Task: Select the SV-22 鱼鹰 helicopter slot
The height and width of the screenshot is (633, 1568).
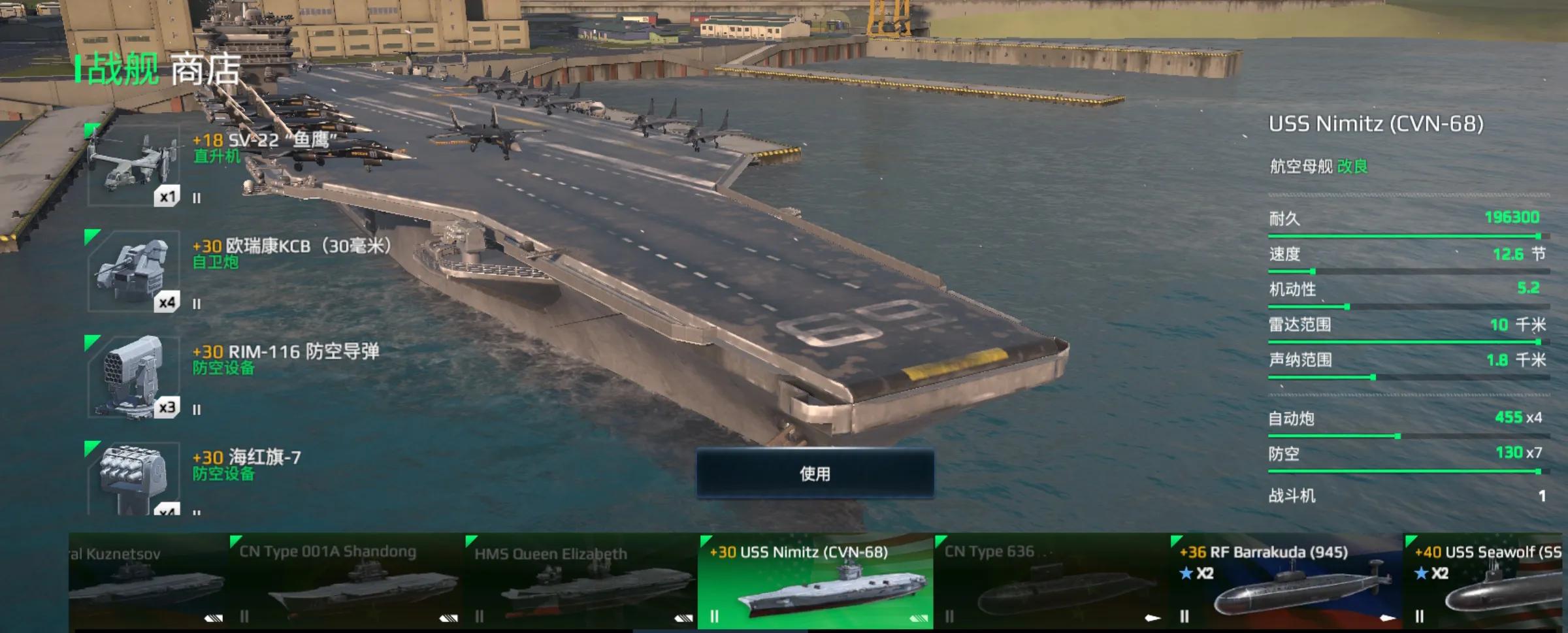Action: (x=133, y=166)
